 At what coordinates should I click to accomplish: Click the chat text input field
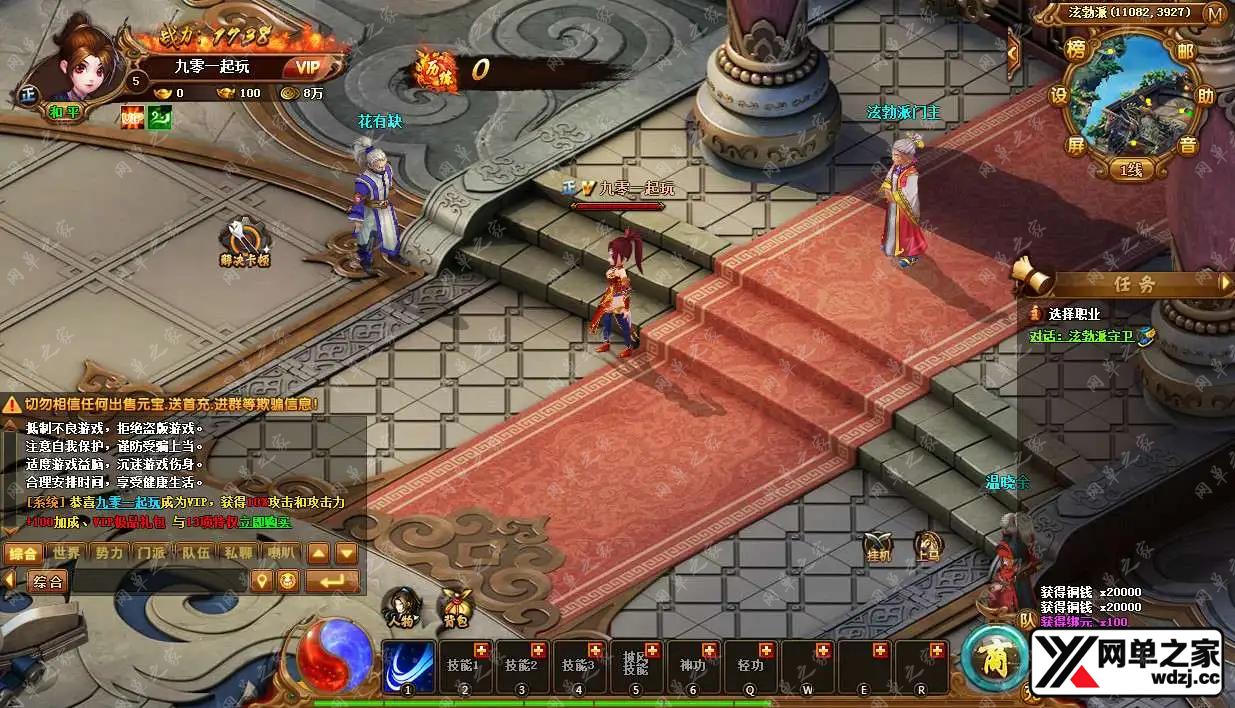coord(158,582)
